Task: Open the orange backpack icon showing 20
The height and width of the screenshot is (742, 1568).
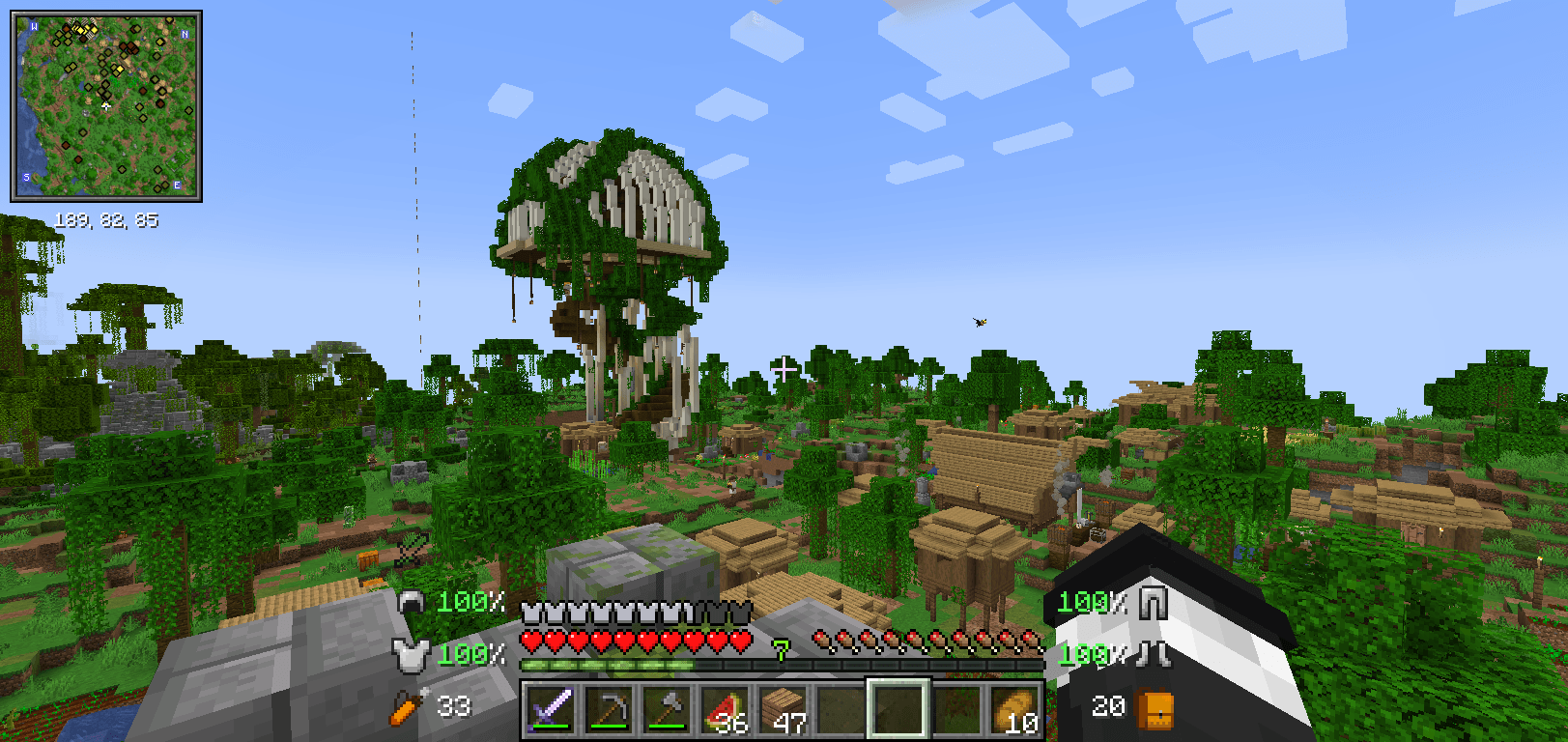Action: tap(1152, 708)
